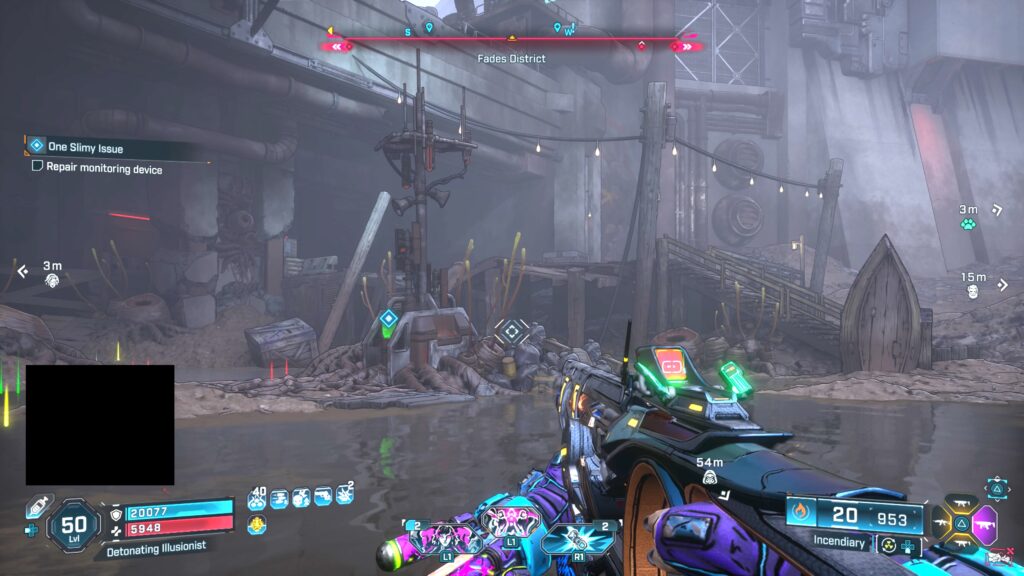Select the skull marker at 15m

[x=972, y=291]
